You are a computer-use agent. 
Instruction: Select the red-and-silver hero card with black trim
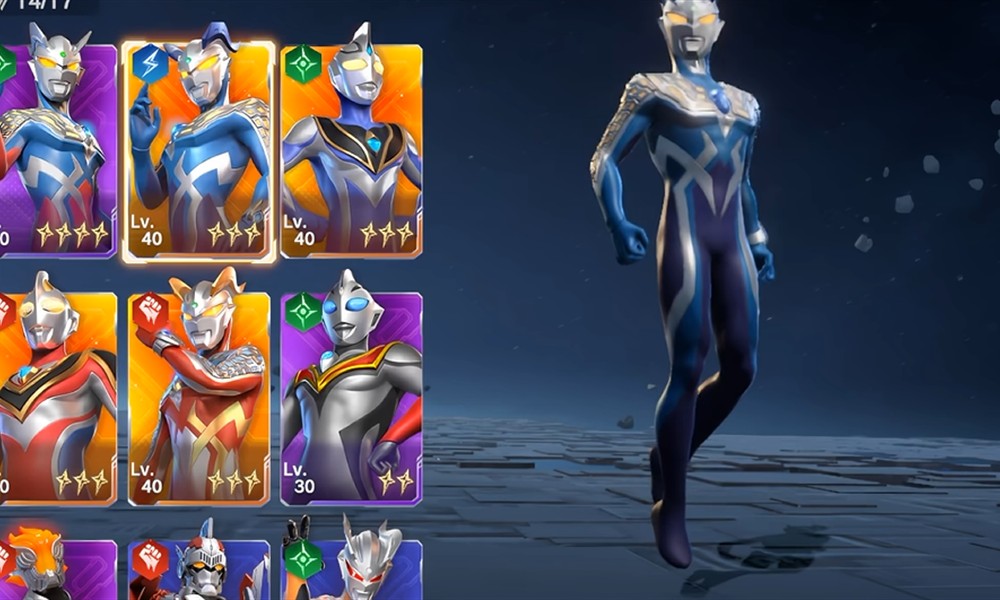(x=57, y=397)
